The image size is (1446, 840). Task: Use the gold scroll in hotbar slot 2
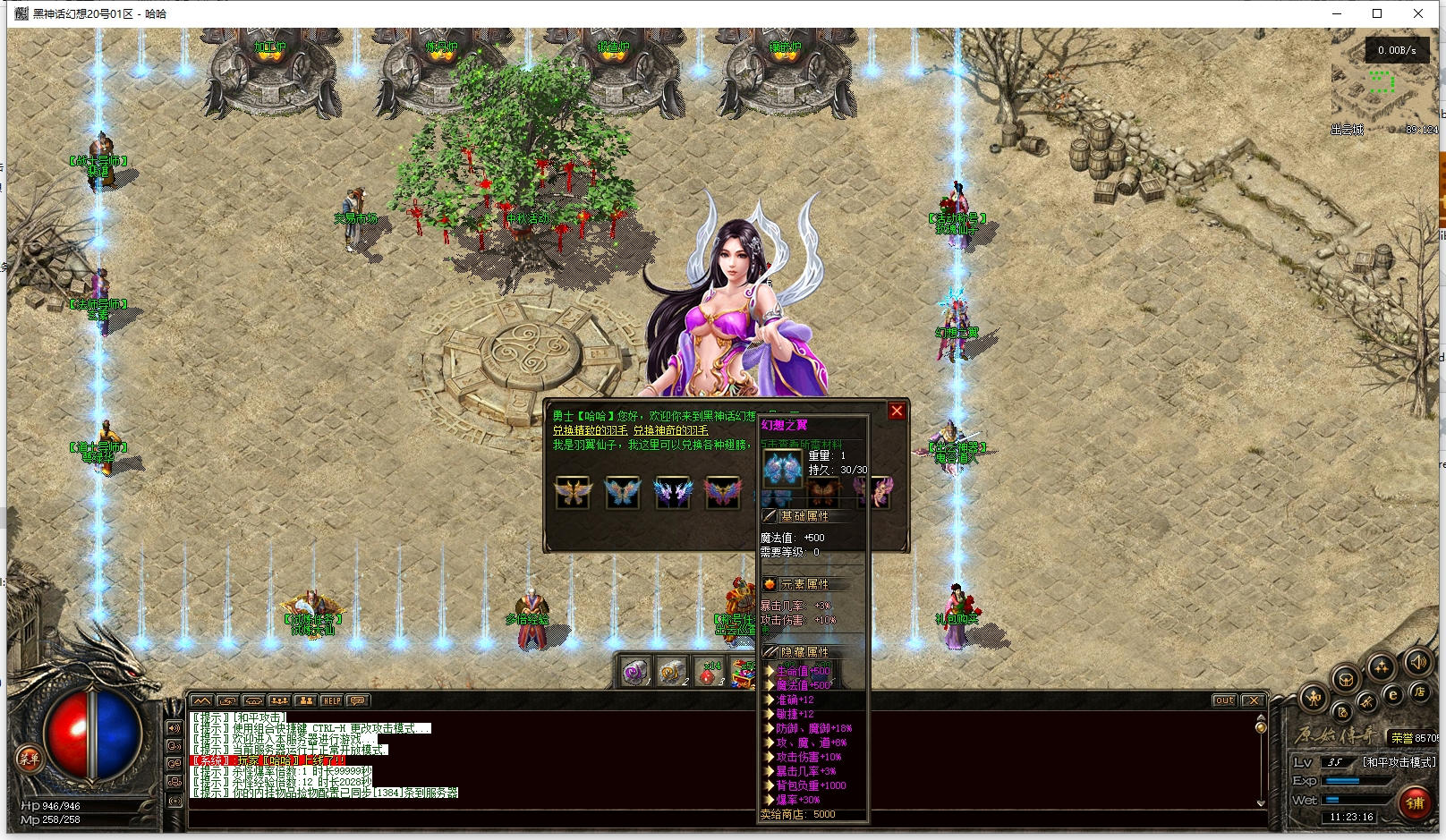(x=672, y=673)
